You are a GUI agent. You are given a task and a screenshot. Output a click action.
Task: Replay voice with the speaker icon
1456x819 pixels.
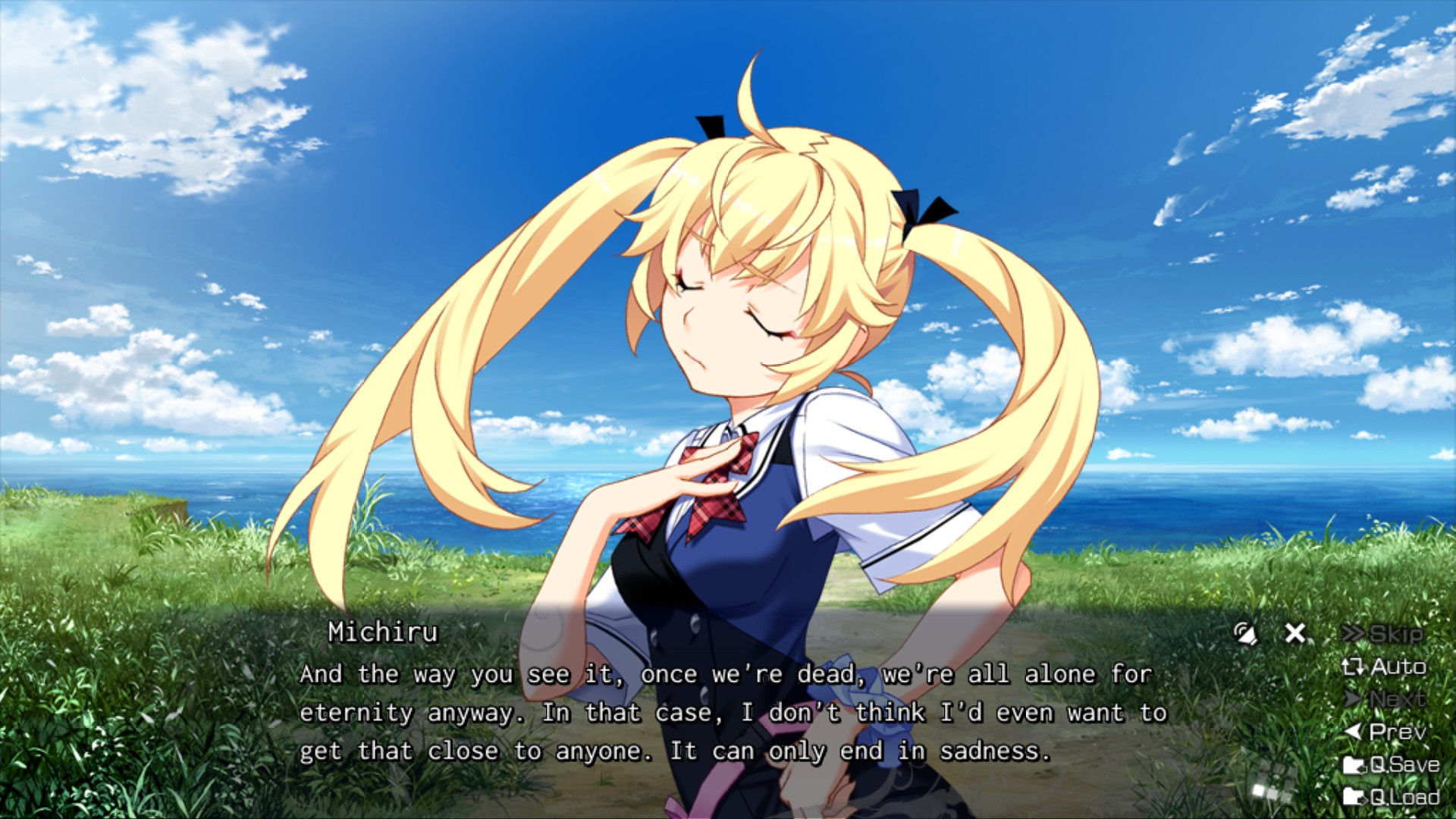(1245, 633)
